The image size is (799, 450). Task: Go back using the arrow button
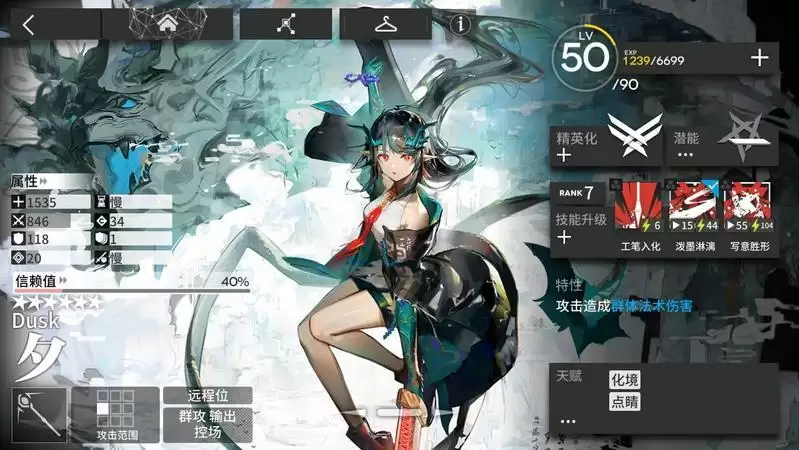click(x=28, y=25)
